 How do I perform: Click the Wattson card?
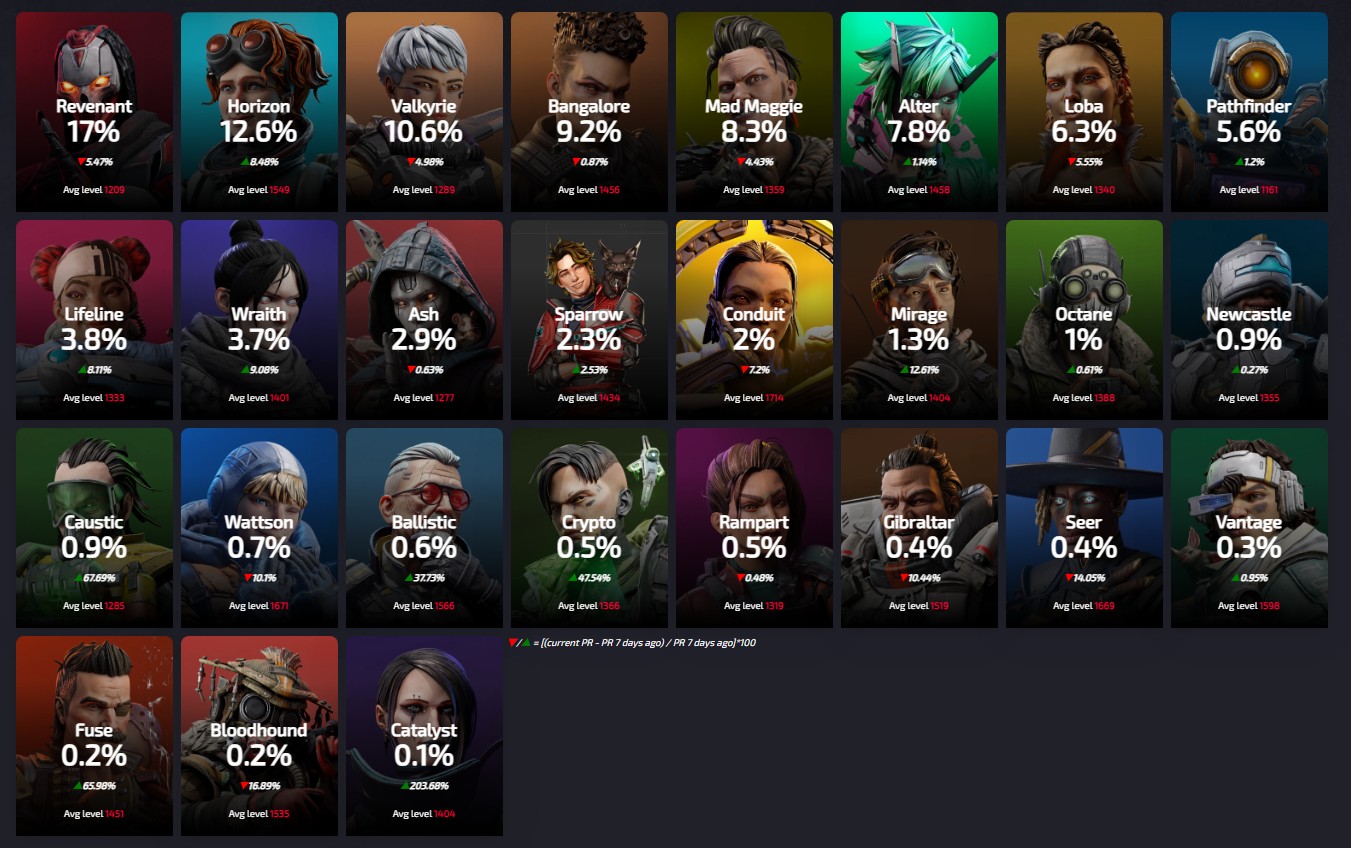click(x=259, y=528)
